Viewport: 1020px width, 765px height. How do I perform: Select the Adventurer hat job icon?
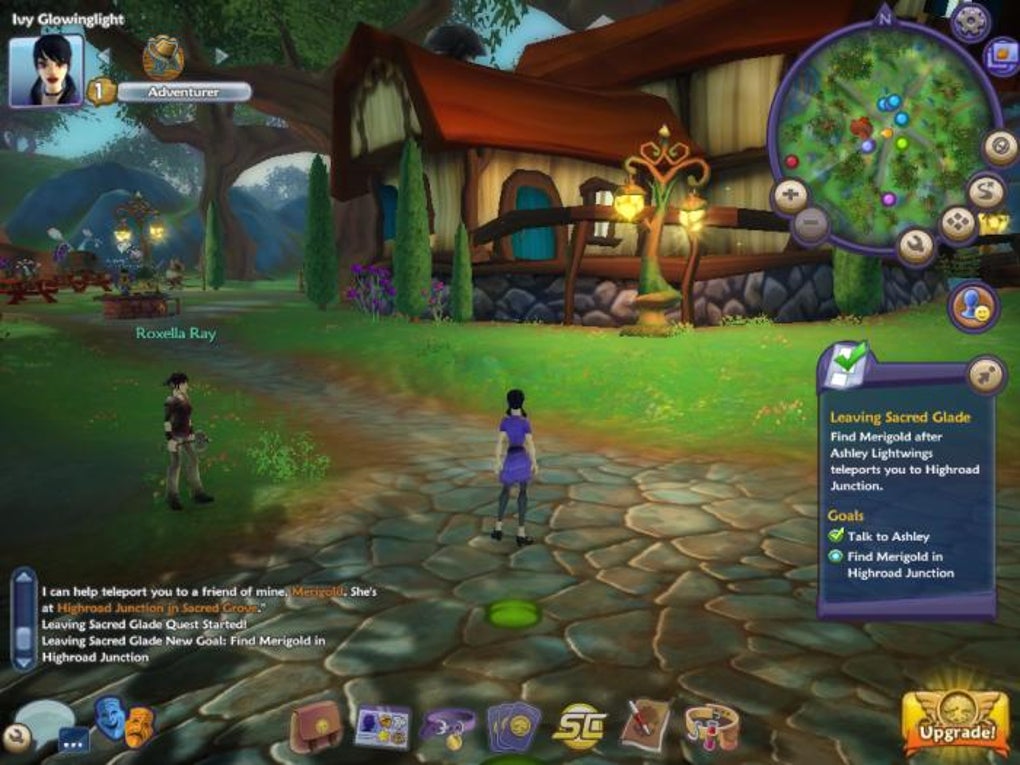click(162, 56)
